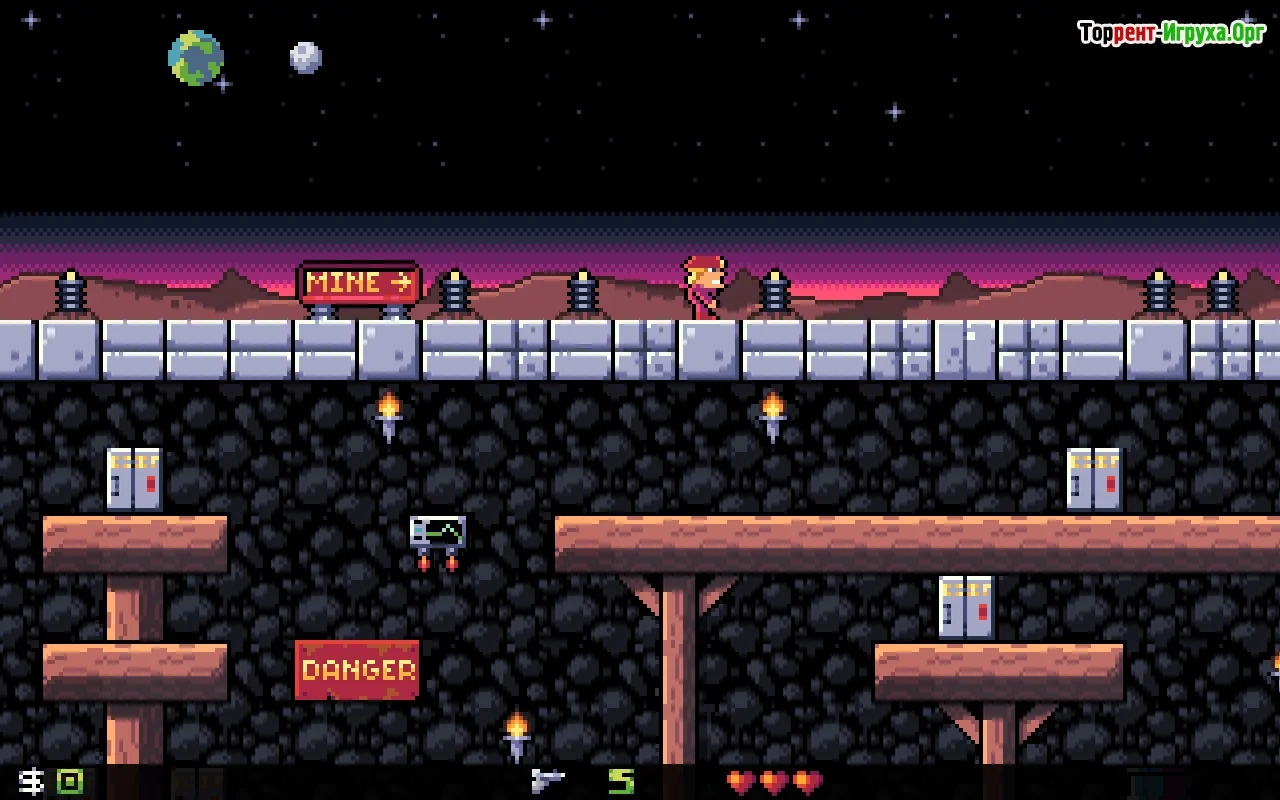Click the green chip currency icon
The image size is (1280, 800).
point(69,781)
